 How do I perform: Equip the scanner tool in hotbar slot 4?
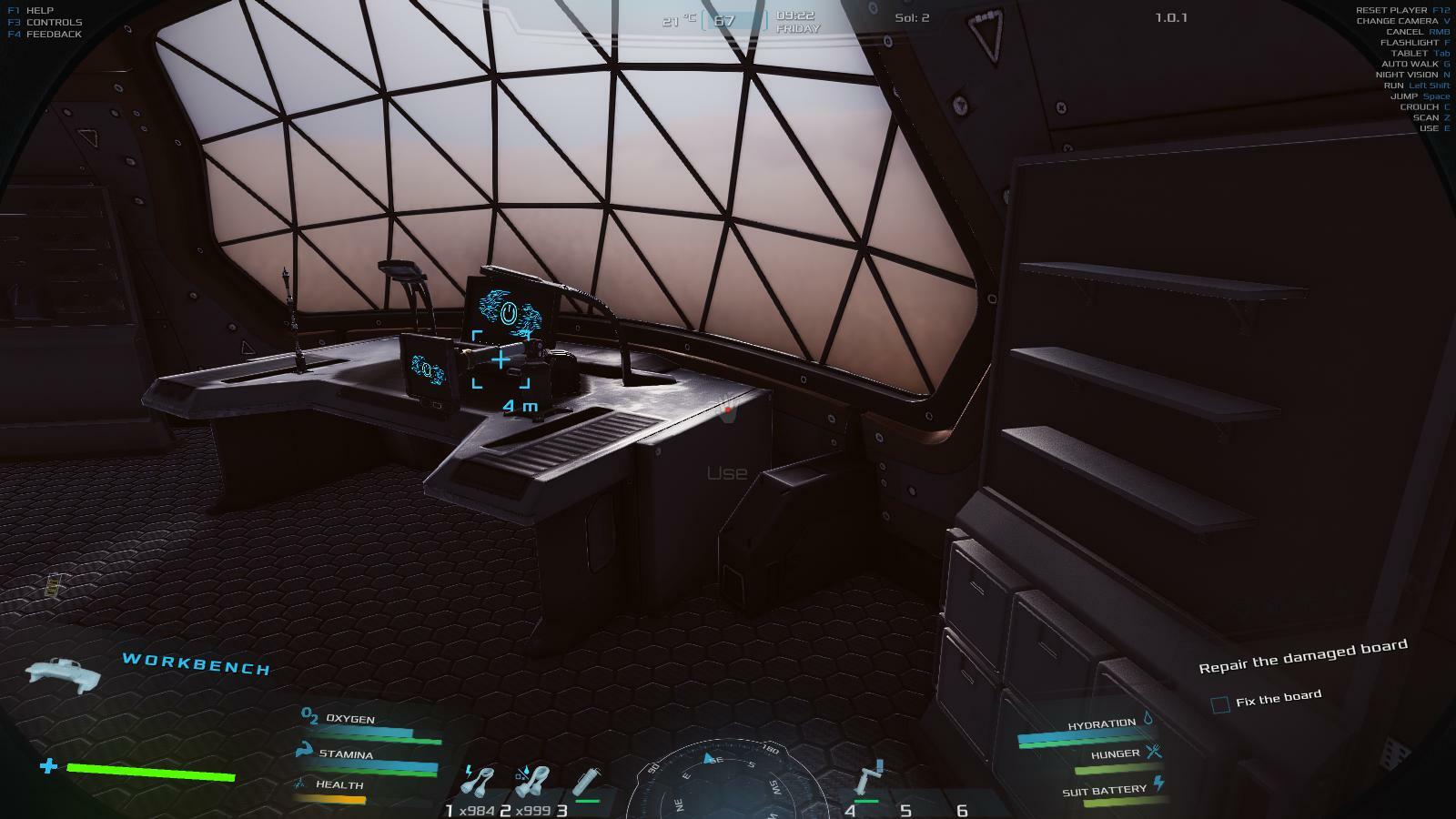tap(871, 779)
